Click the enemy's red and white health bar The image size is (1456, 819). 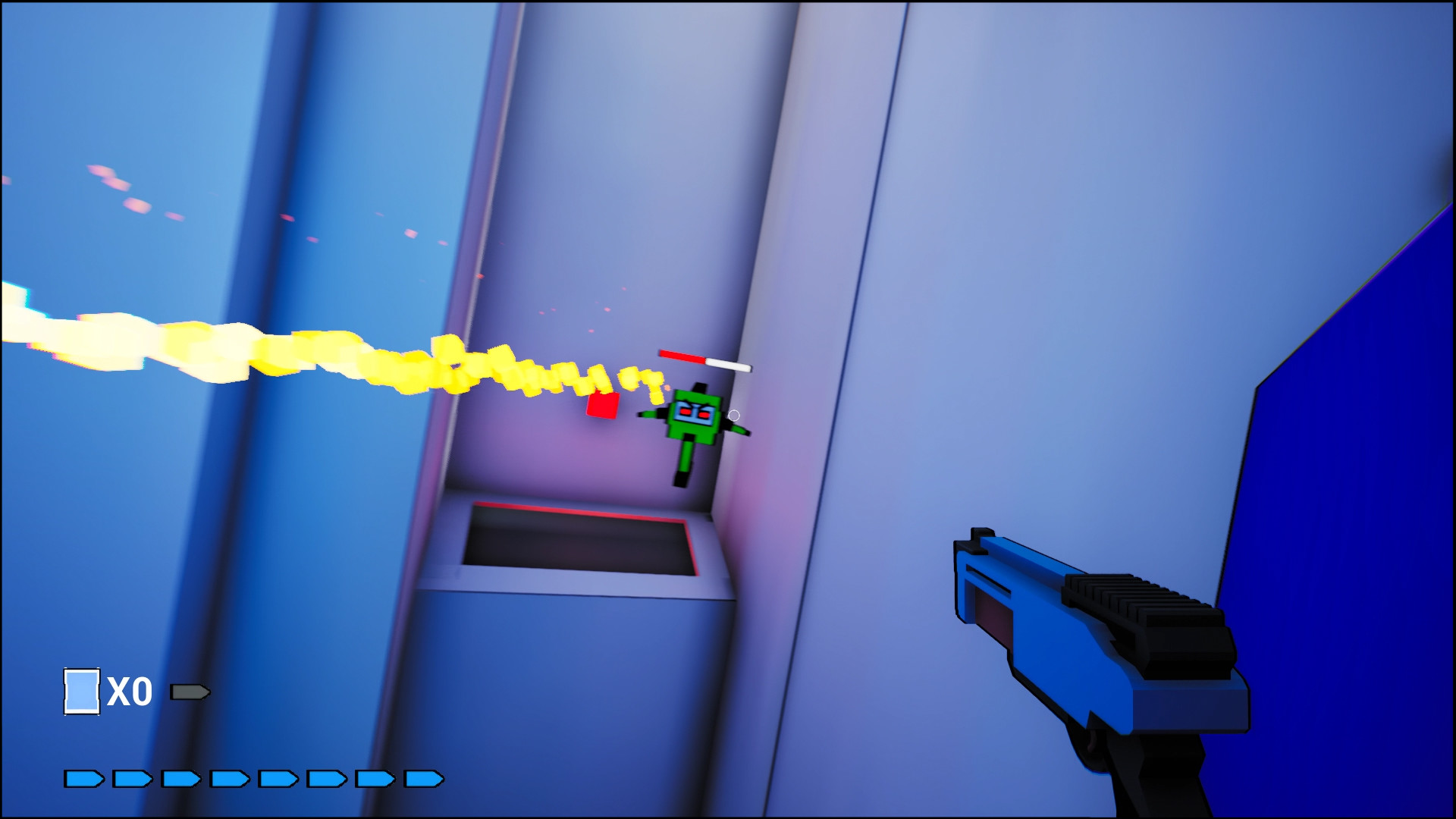tap(704, 362)
